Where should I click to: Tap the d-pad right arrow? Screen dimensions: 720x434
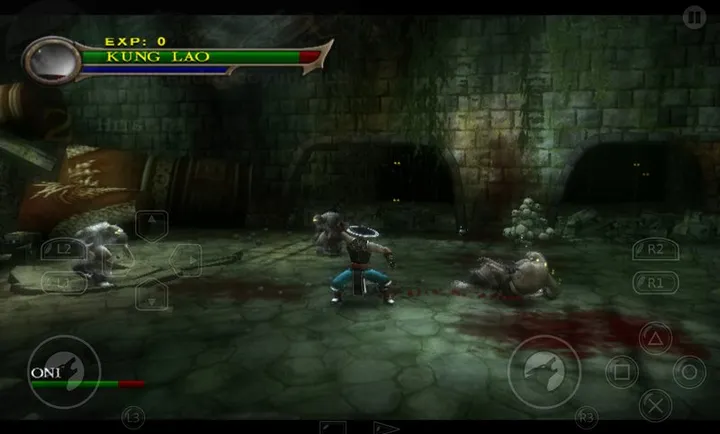[x=186, y=260]
